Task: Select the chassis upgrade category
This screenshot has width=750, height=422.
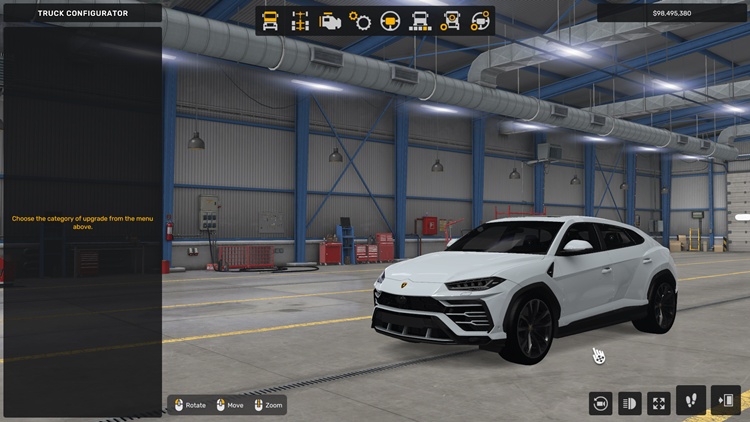Action: (x=299, y=21)
